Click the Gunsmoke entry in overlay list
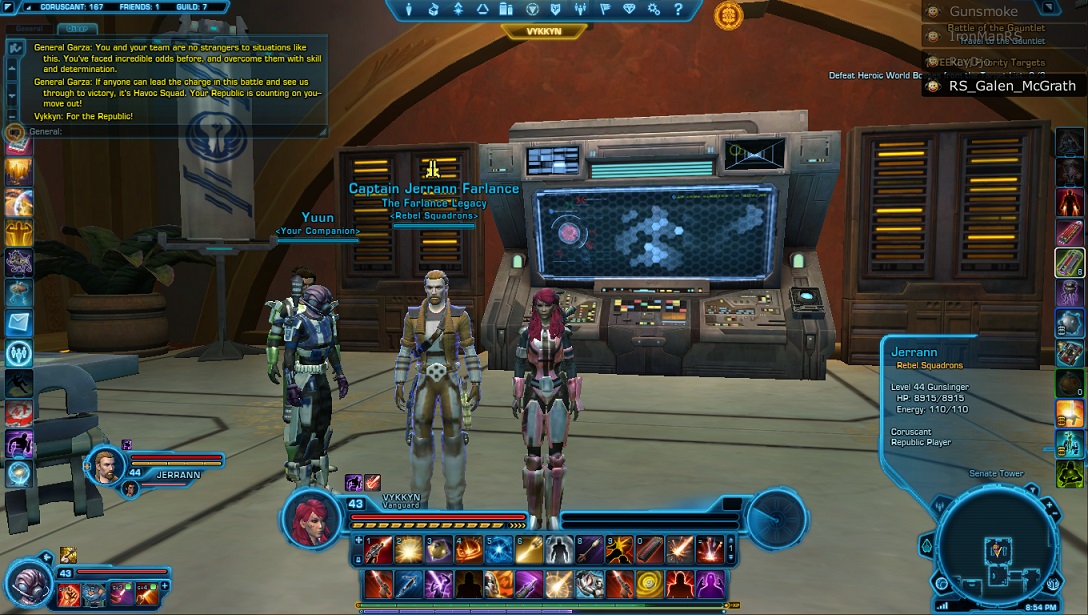 click(982, 12)
